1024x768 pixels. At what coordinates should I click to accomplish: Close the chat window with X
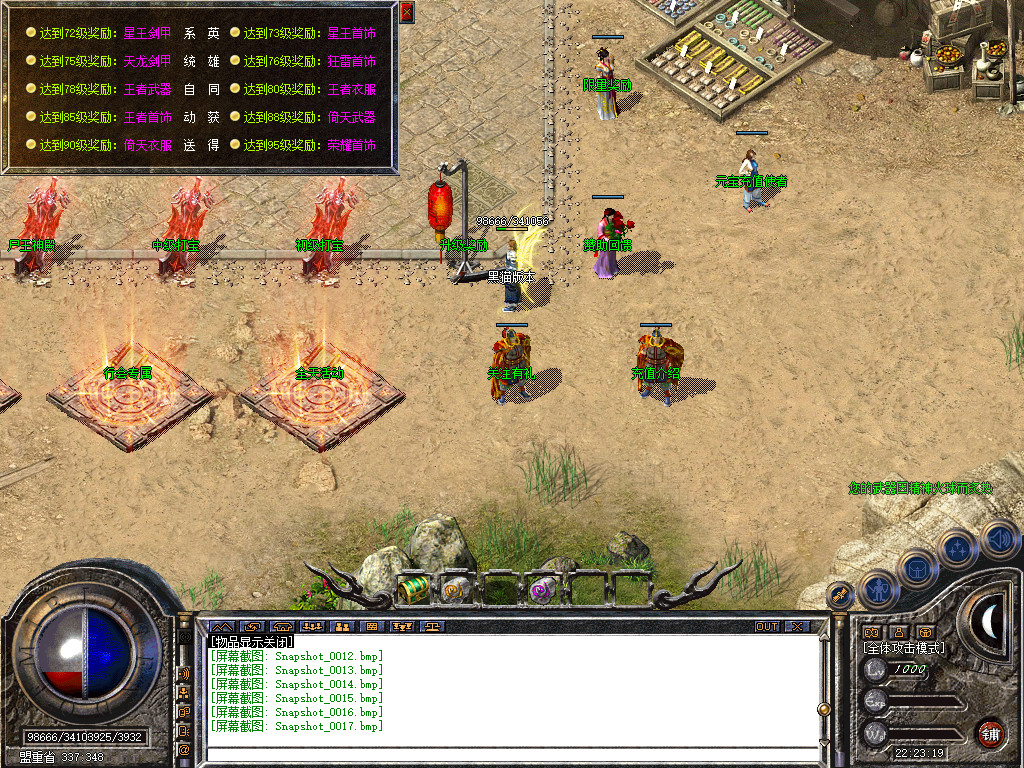point(796,627)
